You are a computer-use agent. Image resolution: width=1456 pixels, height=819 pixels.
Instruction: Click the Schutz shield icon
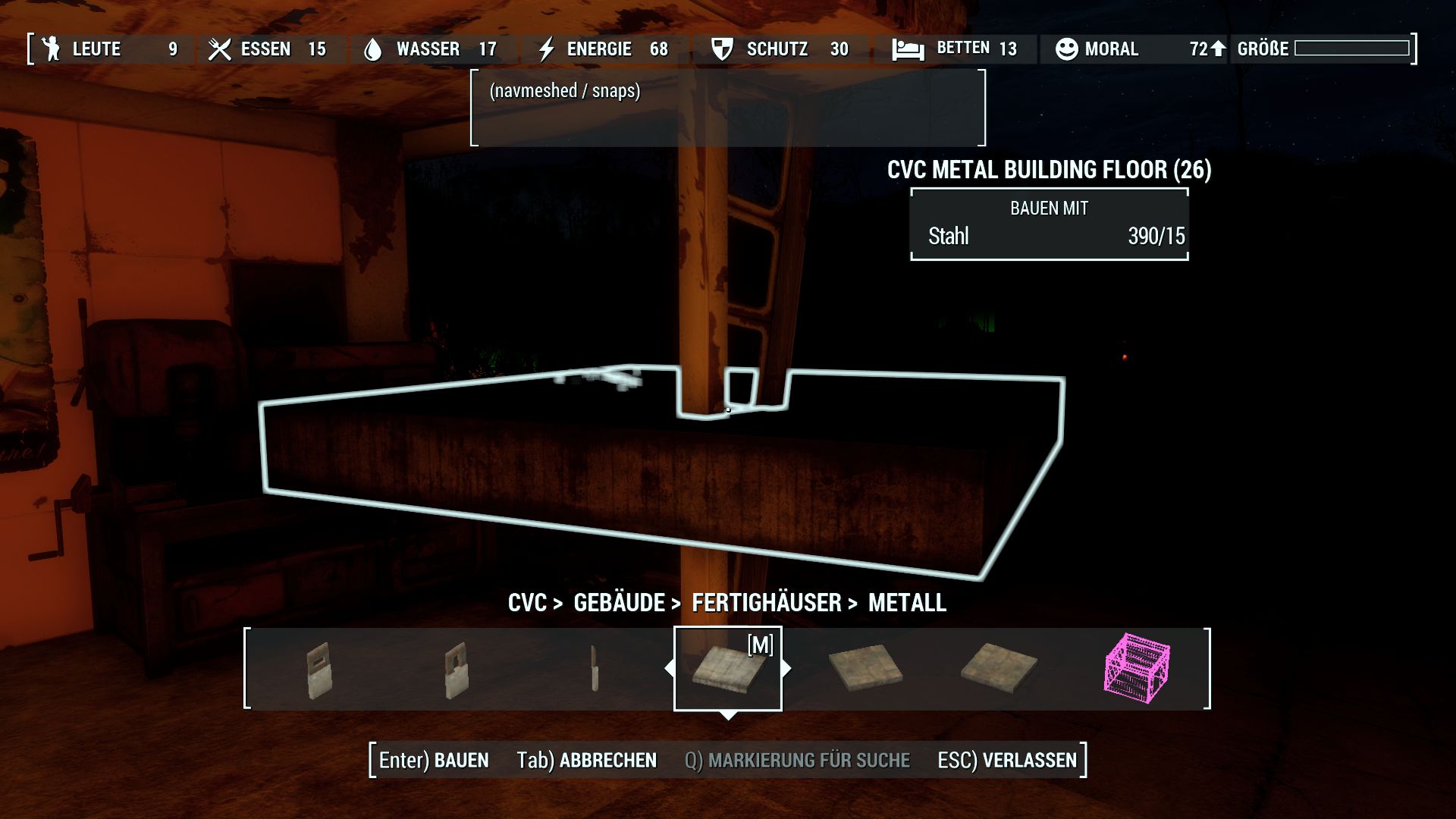point(721,49)
